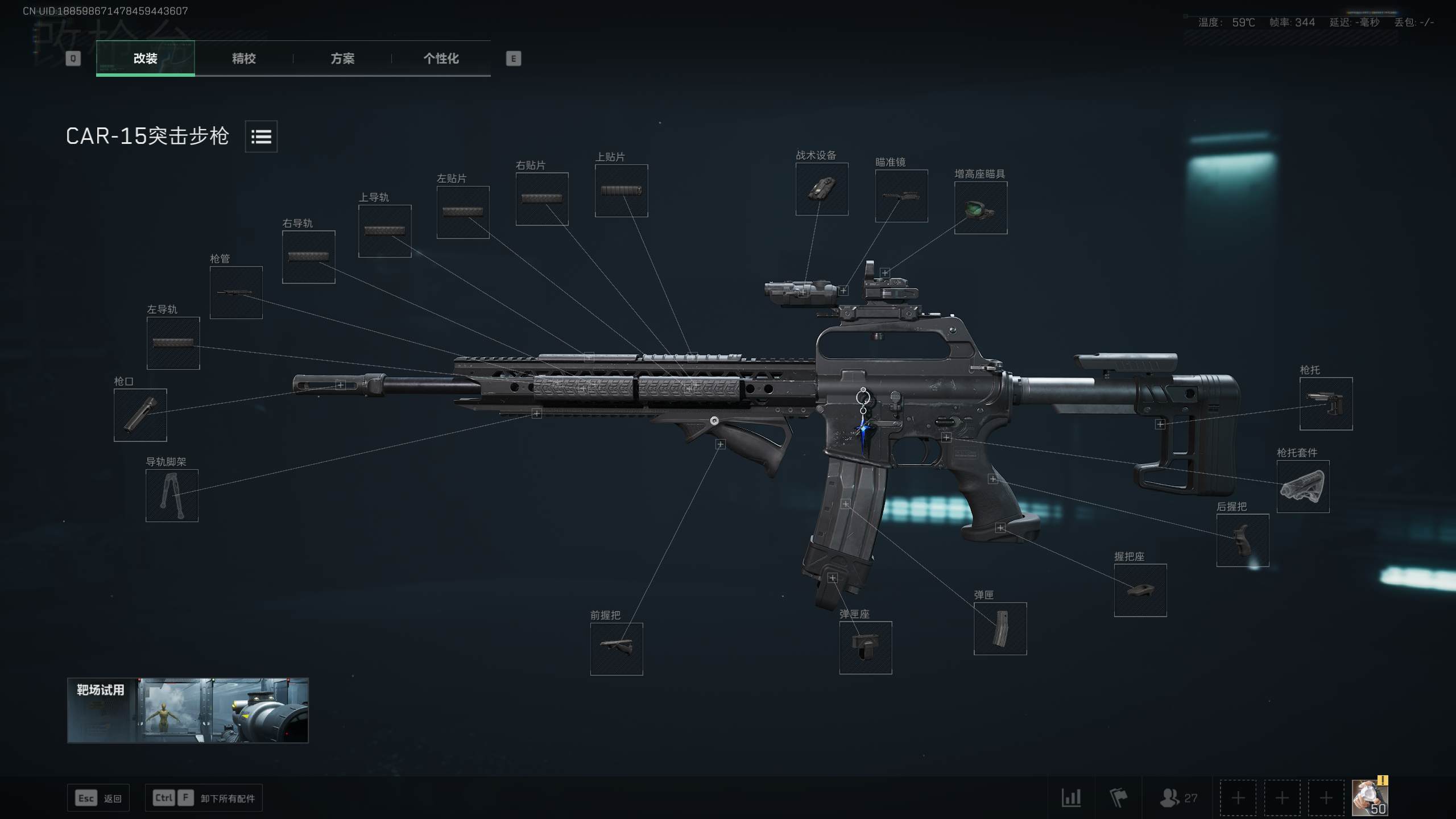Select the 瞄准镜 scope slot
Screen dimensions: 1456x819
pyautogui.click(x=901, y=196)
